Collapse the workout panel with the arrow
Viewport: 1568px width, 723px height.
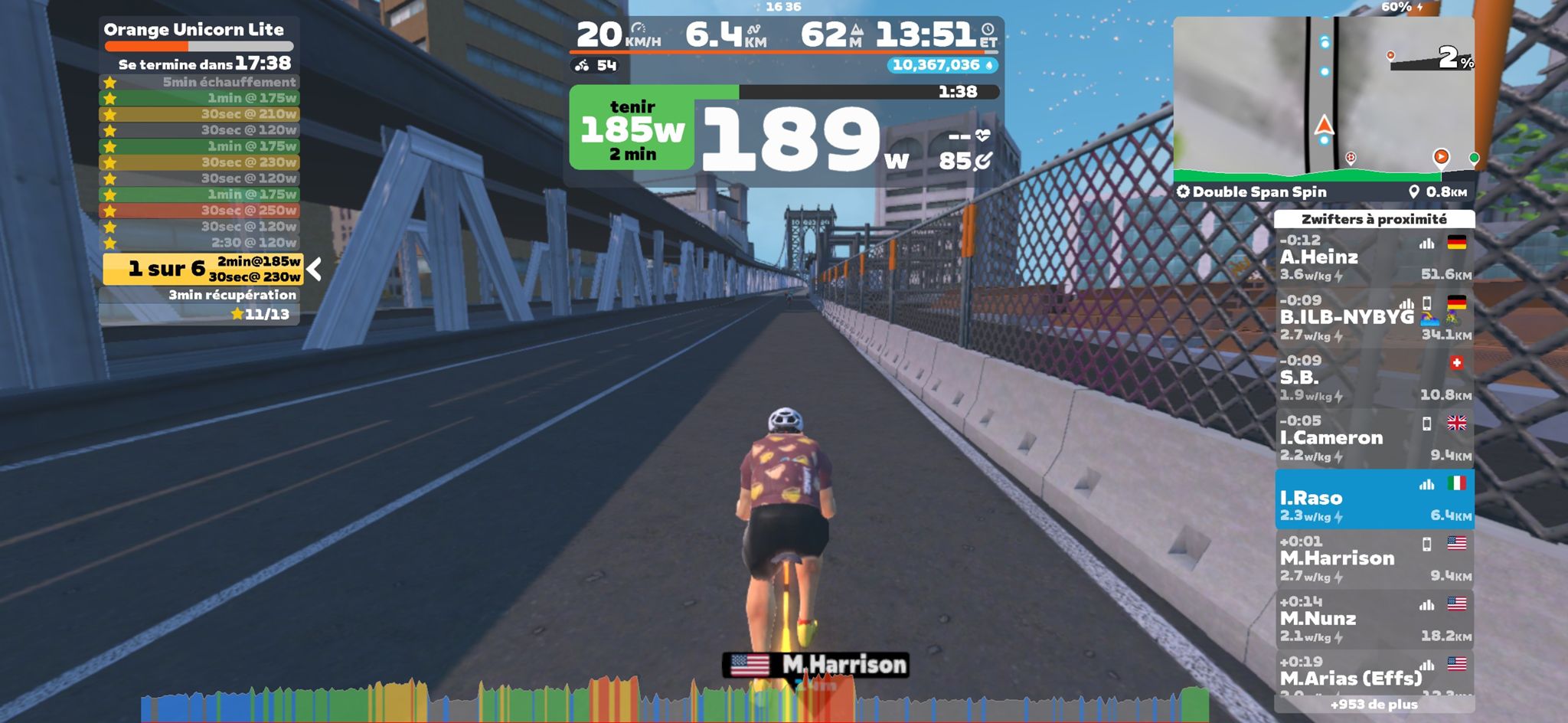[x=314, y=269]
